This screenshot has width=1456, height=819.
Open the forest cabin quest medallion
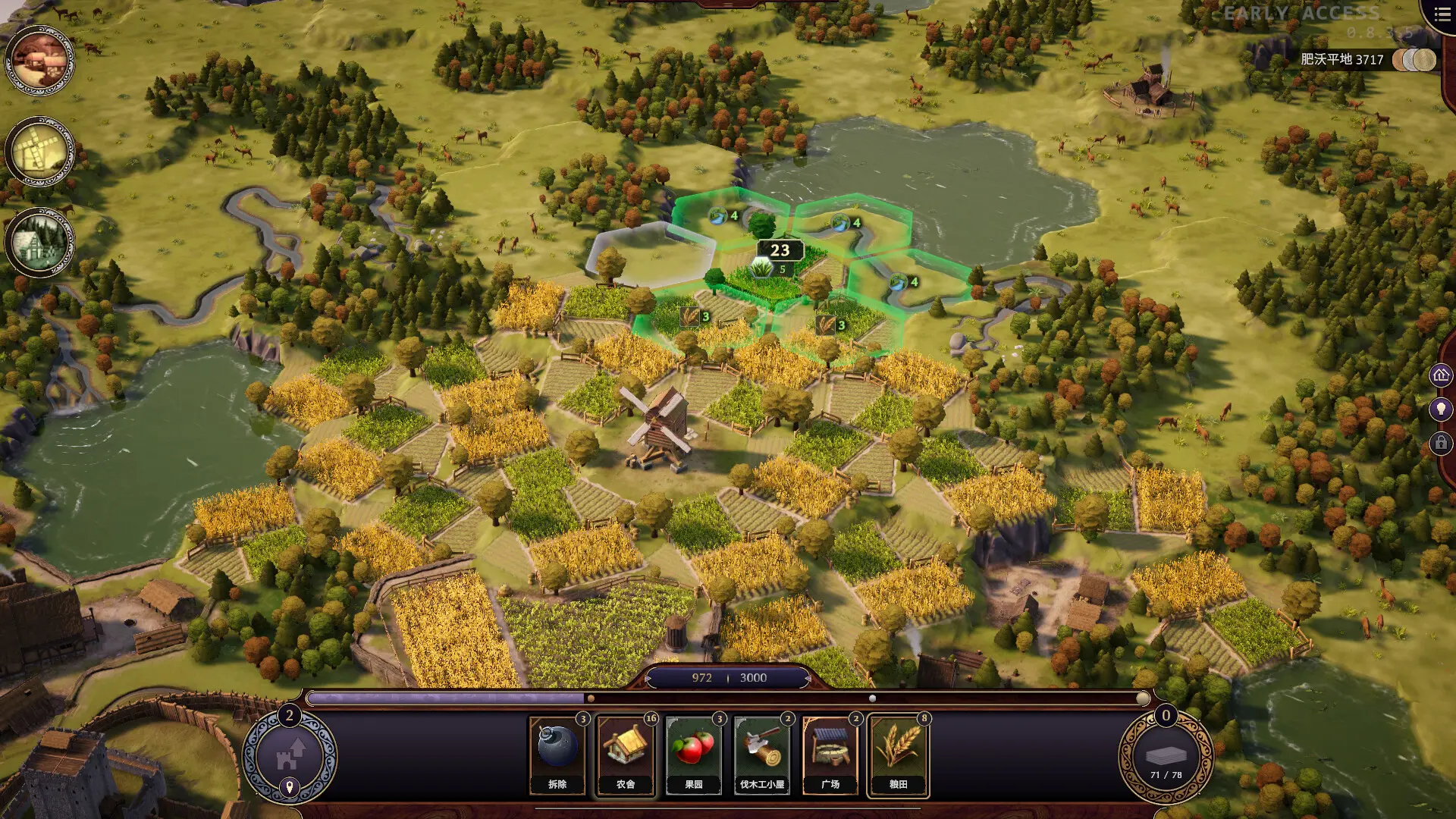pyautogui.click(x=40, y=243)
